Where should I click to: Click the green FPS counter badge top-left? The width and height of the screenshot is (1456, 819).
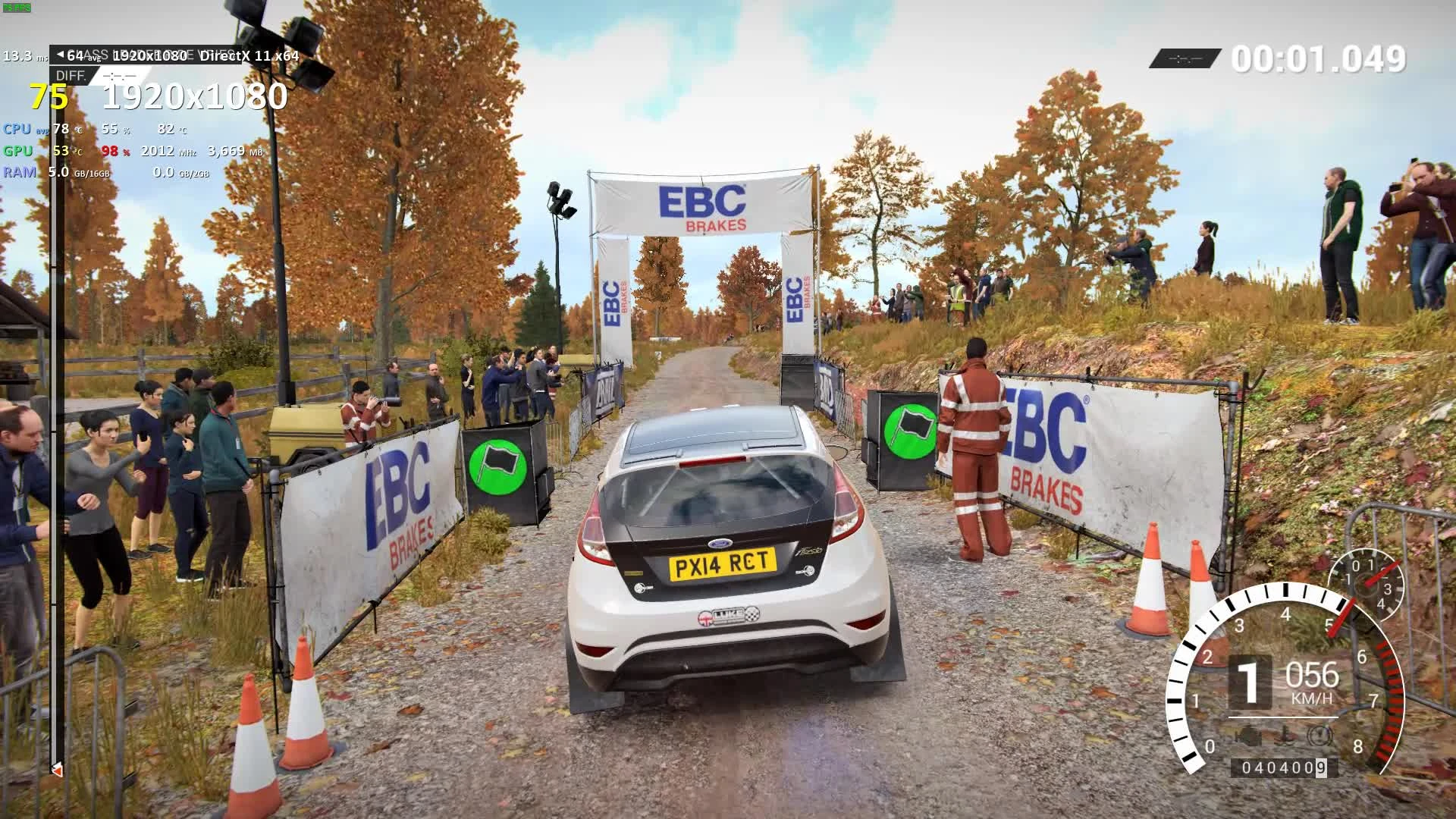pyautogui.click(x=17, y=7)
